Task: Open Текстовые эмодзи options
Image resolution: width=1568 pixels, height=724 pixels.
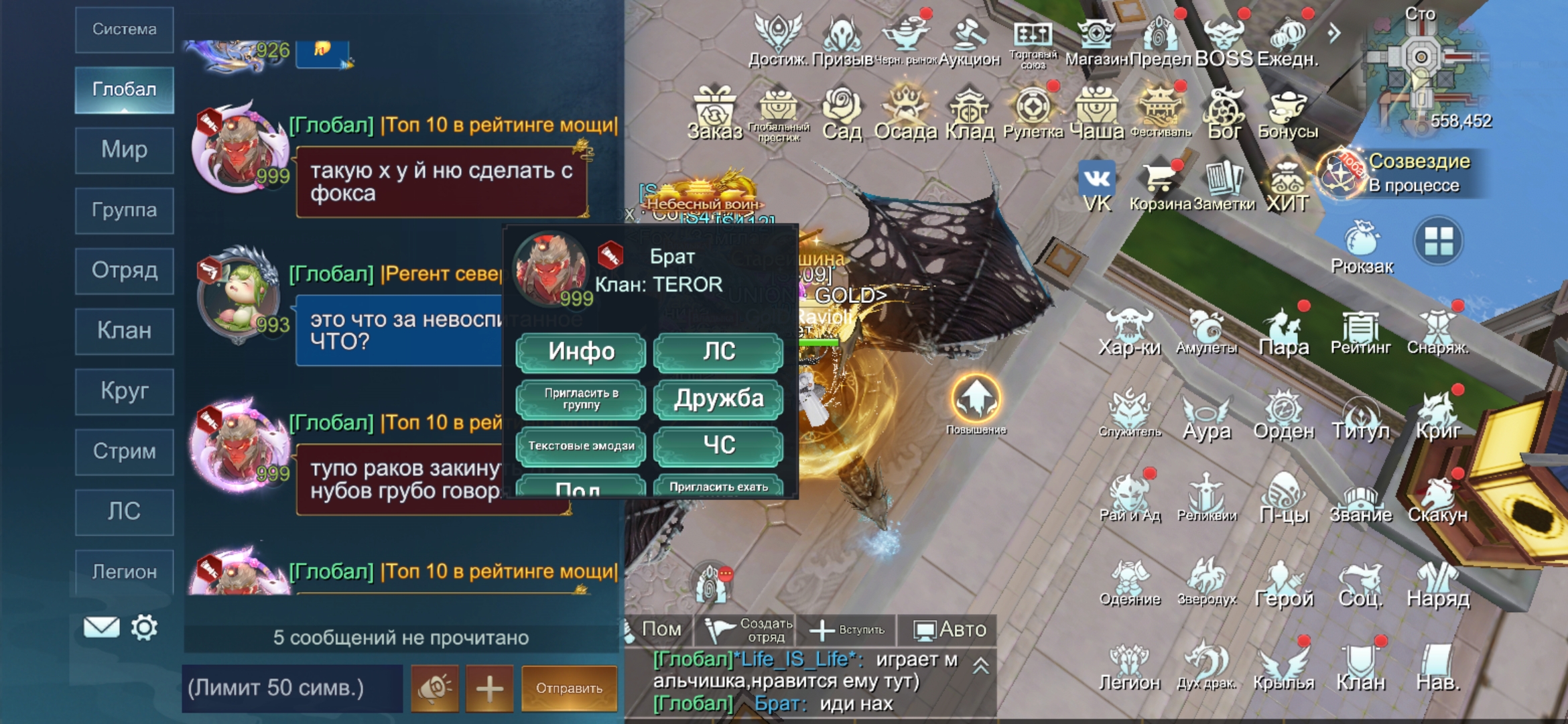Action: pos(581,446)
